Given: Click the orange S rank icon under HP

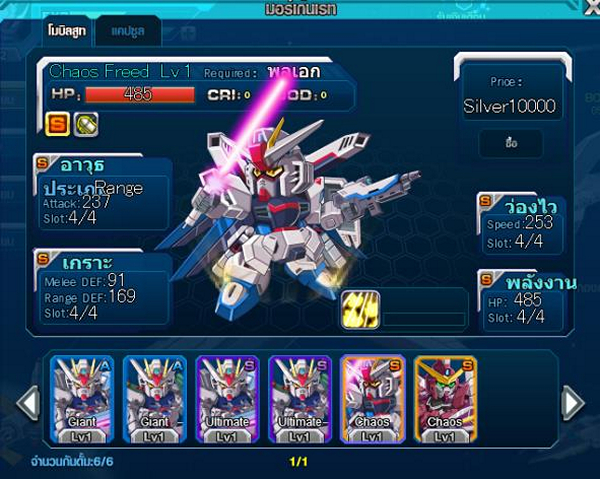Looking at the screenshot, I should coord(55,123).
